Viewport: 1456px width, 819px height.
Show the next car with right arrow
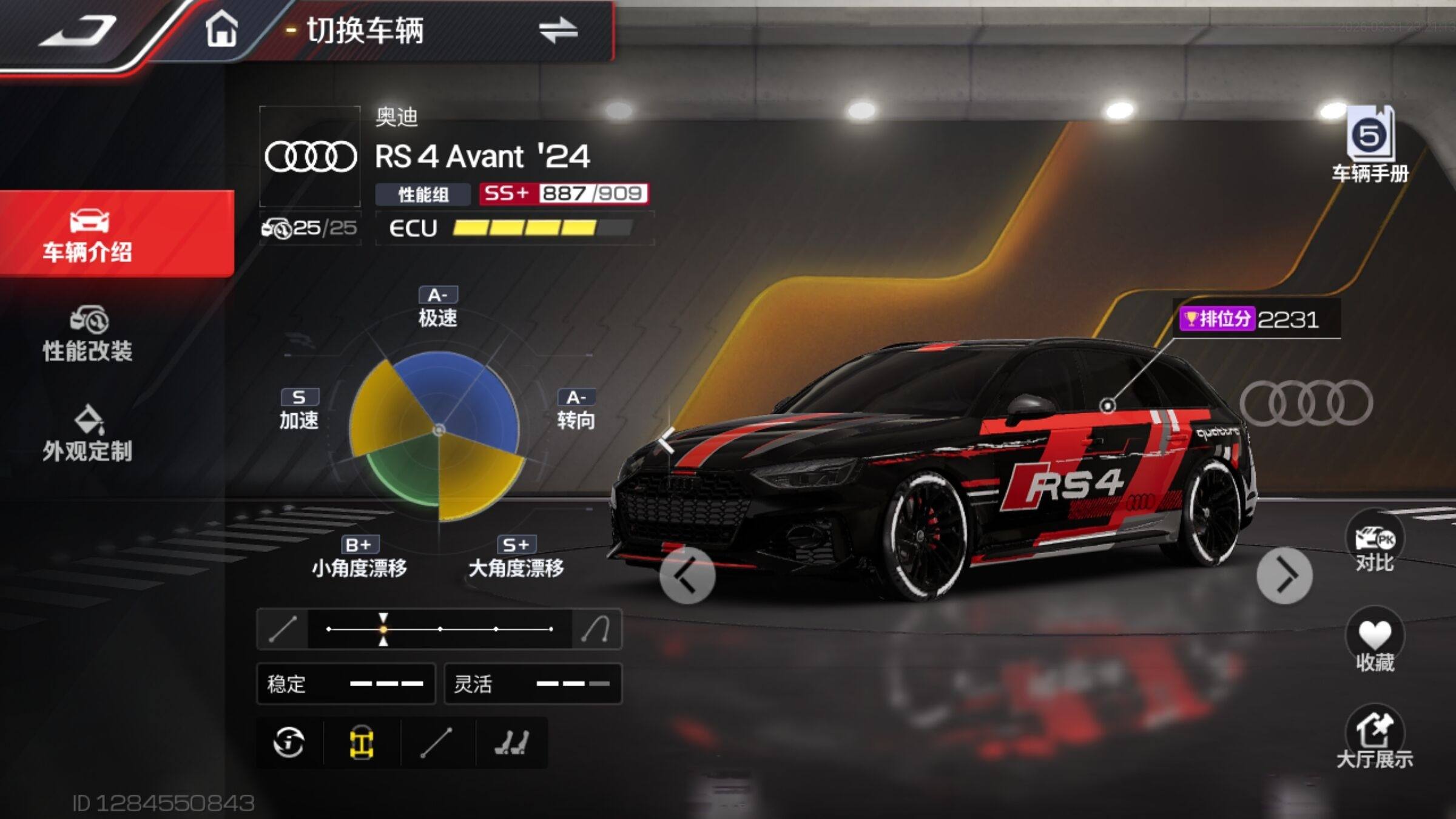click(x=1284, y=576)
